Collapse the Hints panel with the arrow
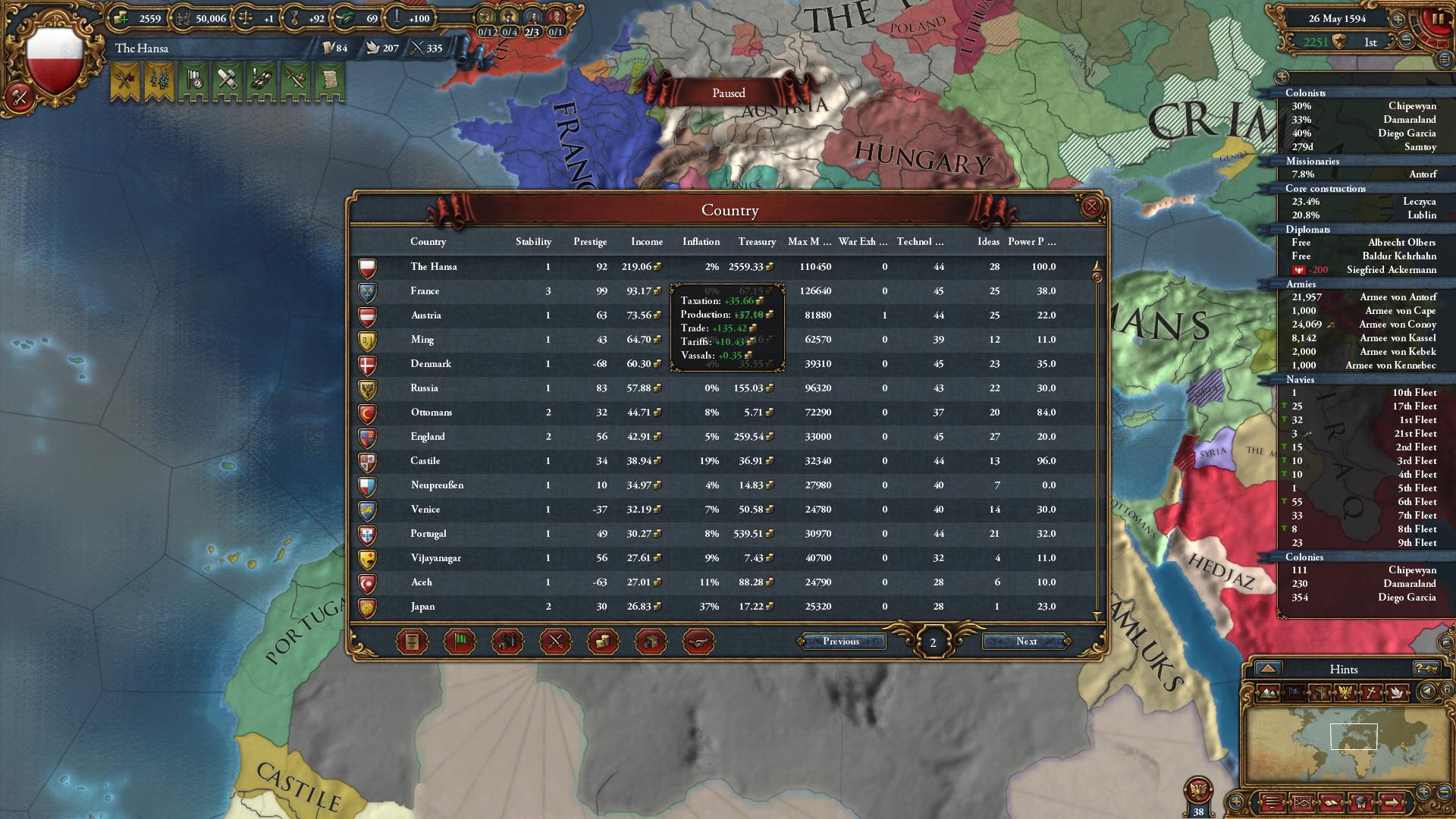The image size is (1456, 819). pyautogui.click(x=1268, y=669)
